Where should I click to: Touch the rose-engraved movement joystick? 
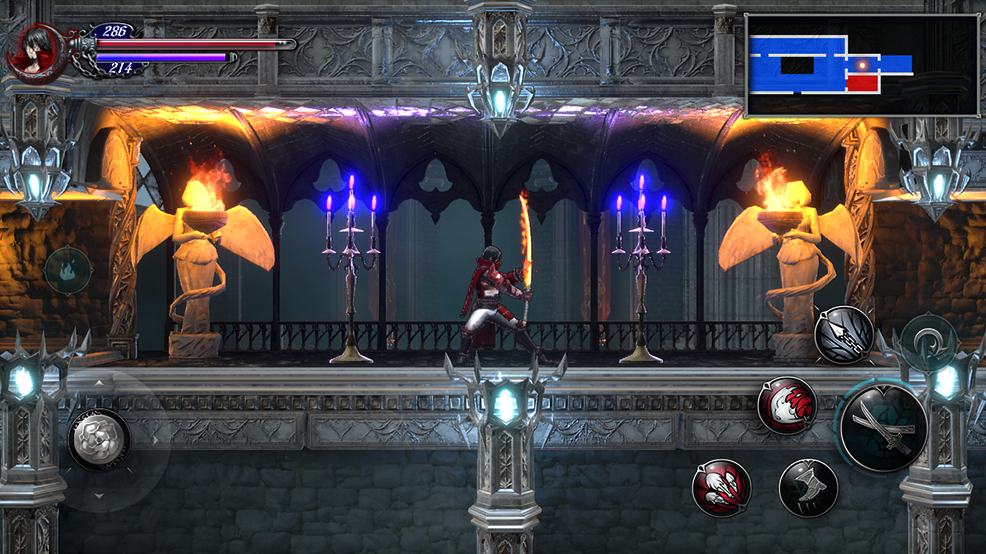(x=98, y=438)
